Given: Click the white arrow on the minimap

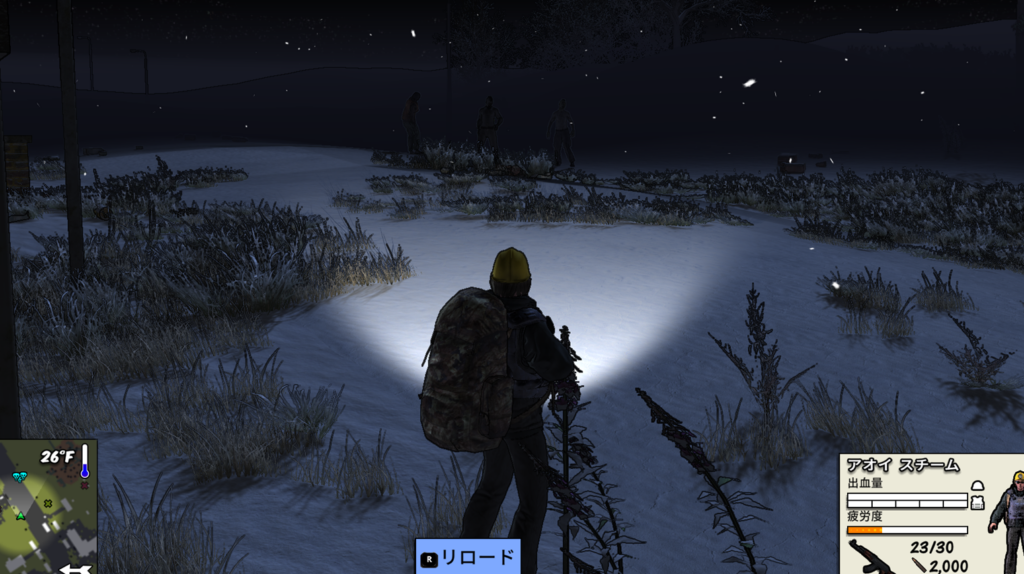Looking at the screenshot, I should pyautogui.click(x=74, y=568).
